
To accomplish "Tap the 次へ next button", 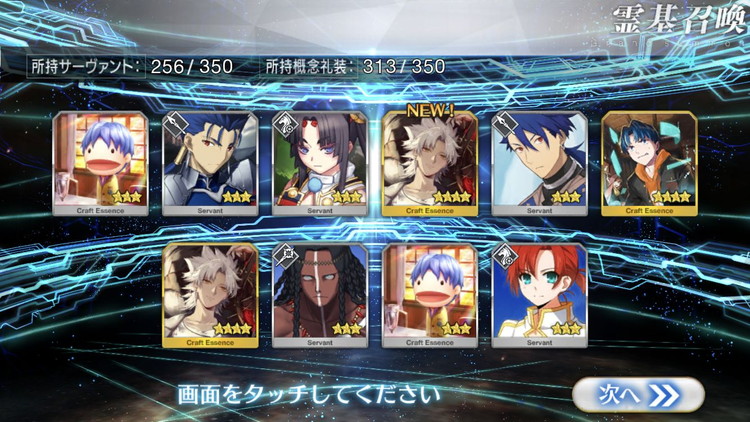I will [x=639, y=394].
